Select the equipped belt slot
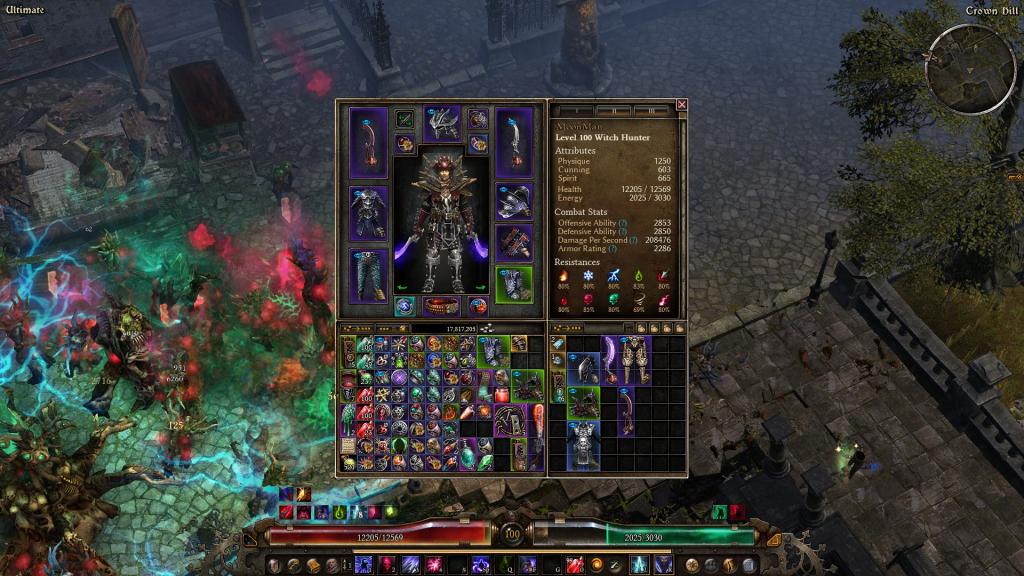This screenshot has width=1024, height=576. tap(441, 305)
